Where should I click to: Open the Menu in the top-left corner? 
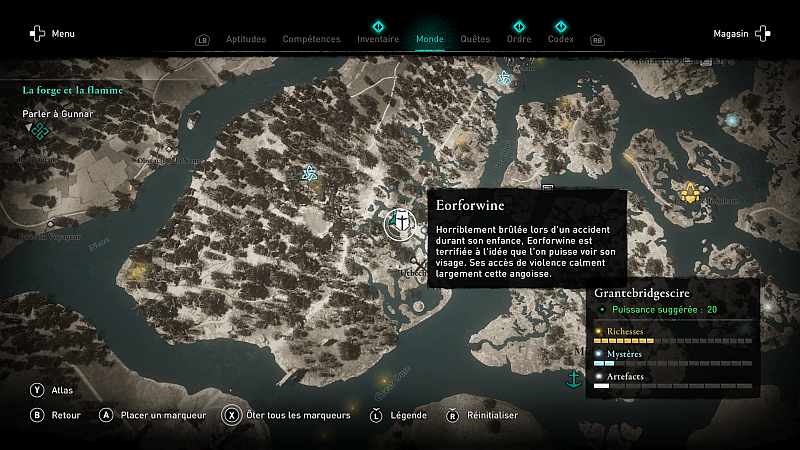[x=52, y=34]
